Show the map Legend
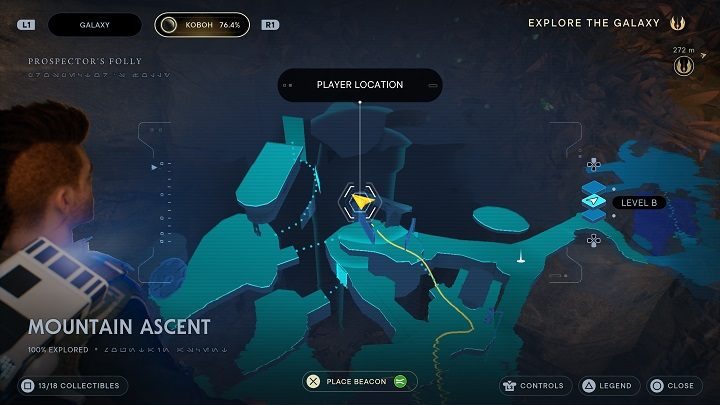Screen dimensions: 720x405 click(607, 385)
